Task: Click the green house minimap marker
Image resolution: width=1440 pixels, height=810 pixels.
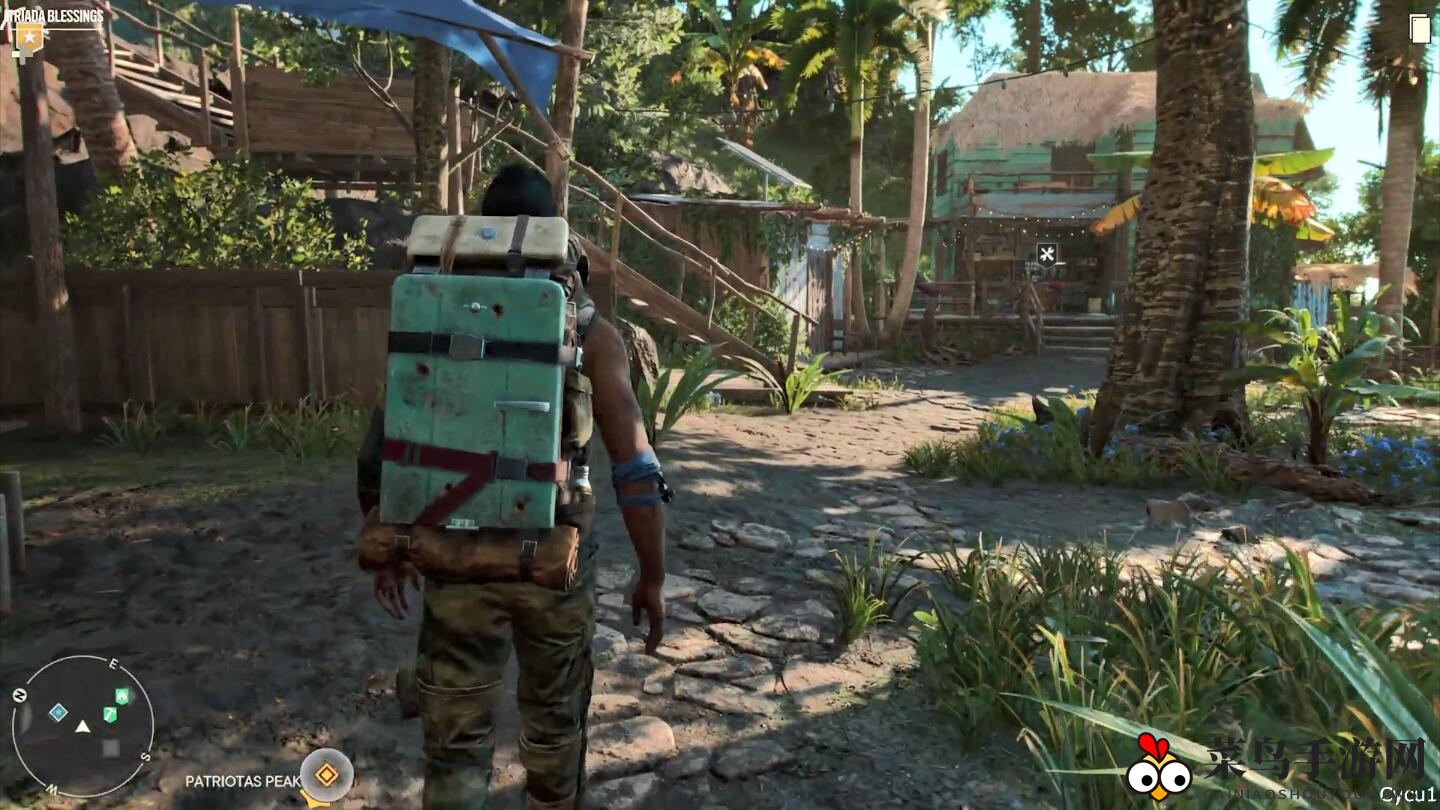Action: 121,696
